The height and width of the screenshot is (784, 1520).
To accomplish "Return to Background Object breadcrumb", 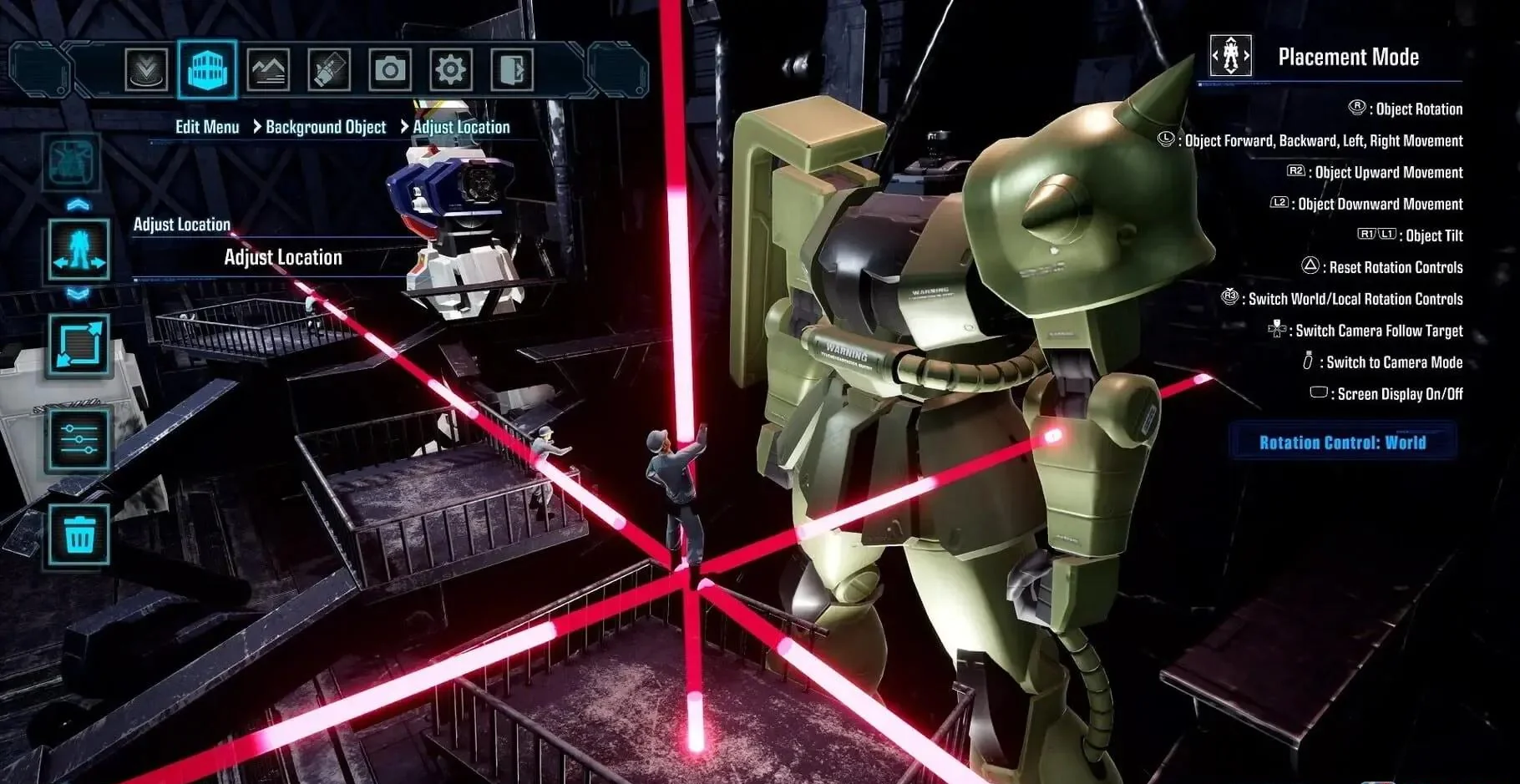I will (326, 127).
